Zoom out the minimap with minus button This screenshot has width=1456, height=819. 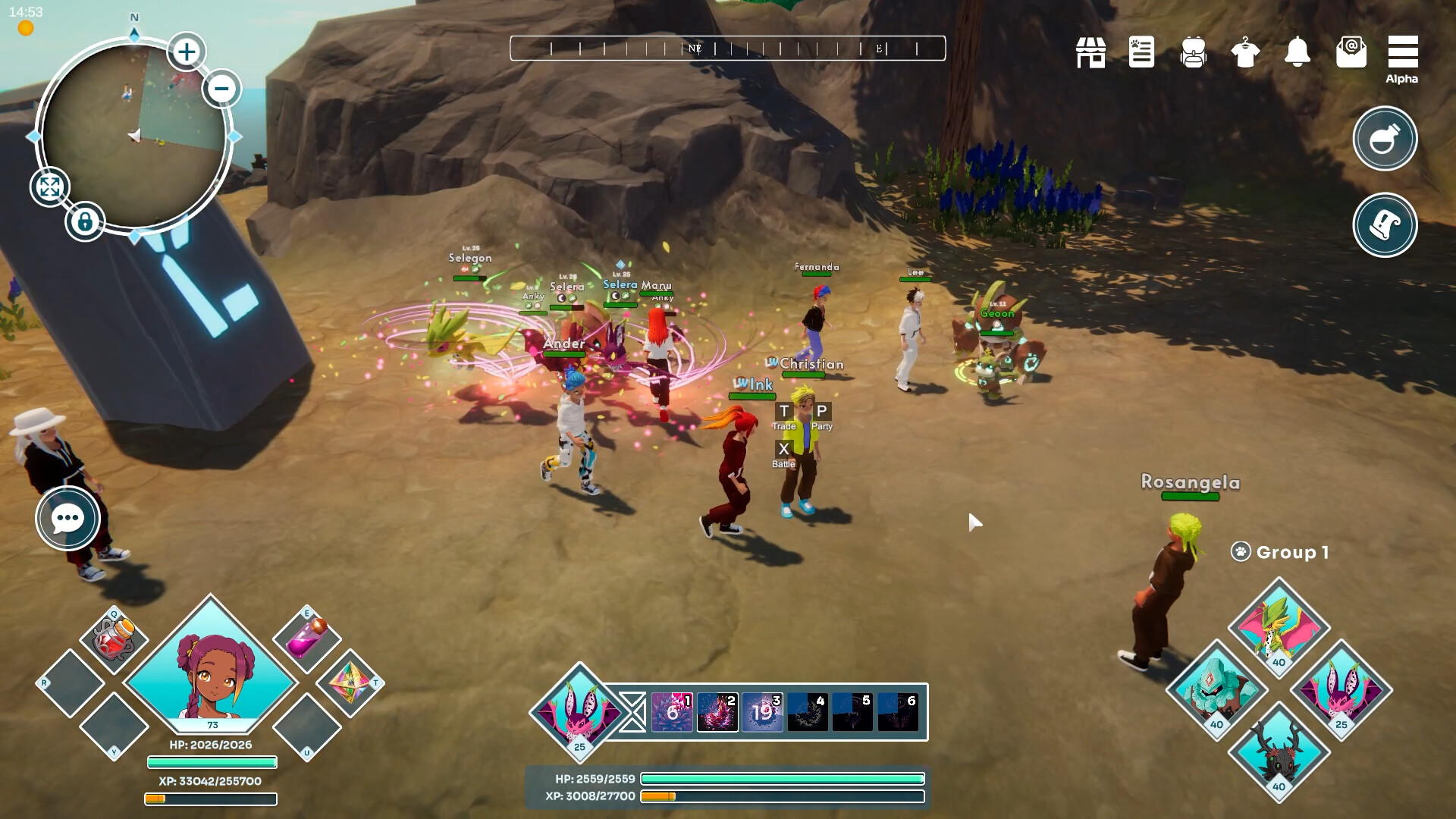pos(221,88)
